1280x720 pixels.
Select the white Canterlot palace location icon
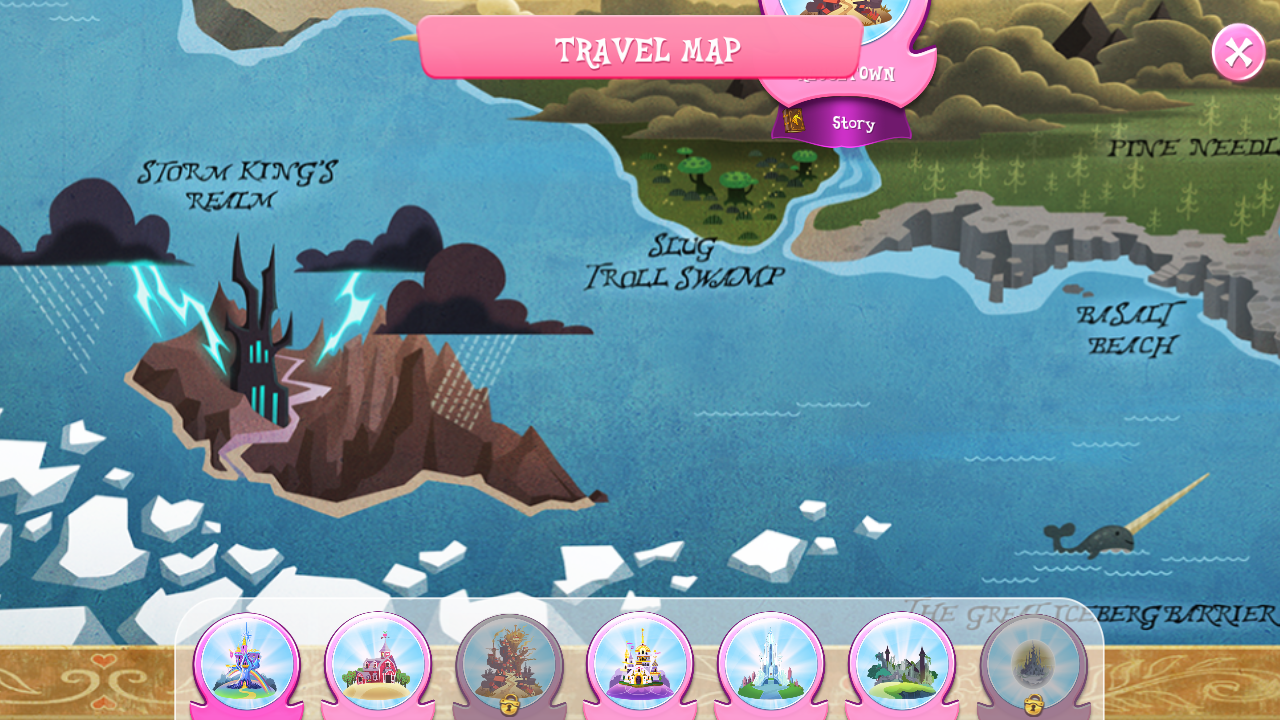pyautogui.click(x=639, y=660)
